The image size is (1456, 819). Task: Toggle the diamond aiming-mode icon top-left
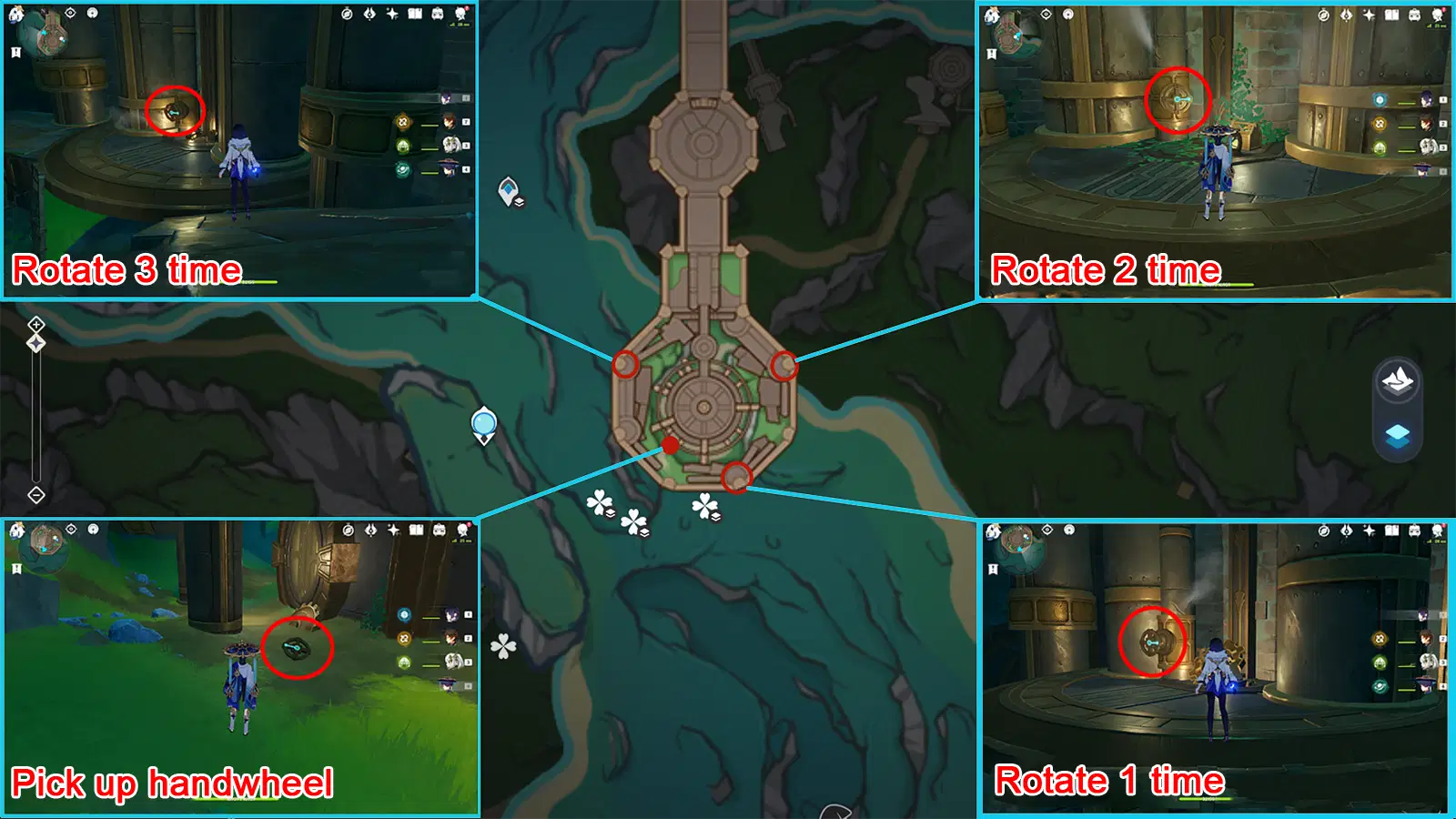35,343
